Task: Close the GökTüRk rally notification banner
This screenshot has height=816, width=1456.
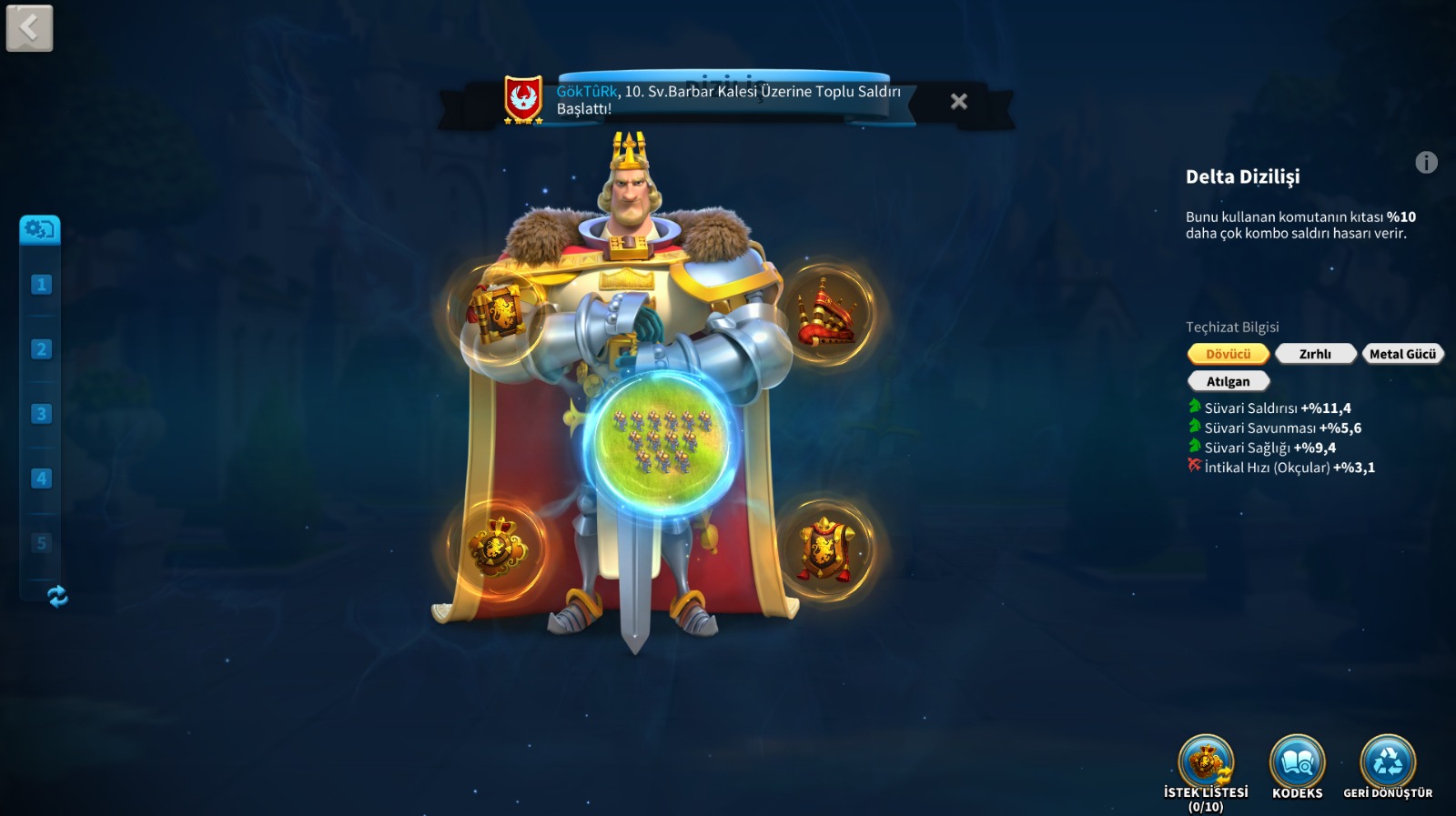Action: point(958,102)
